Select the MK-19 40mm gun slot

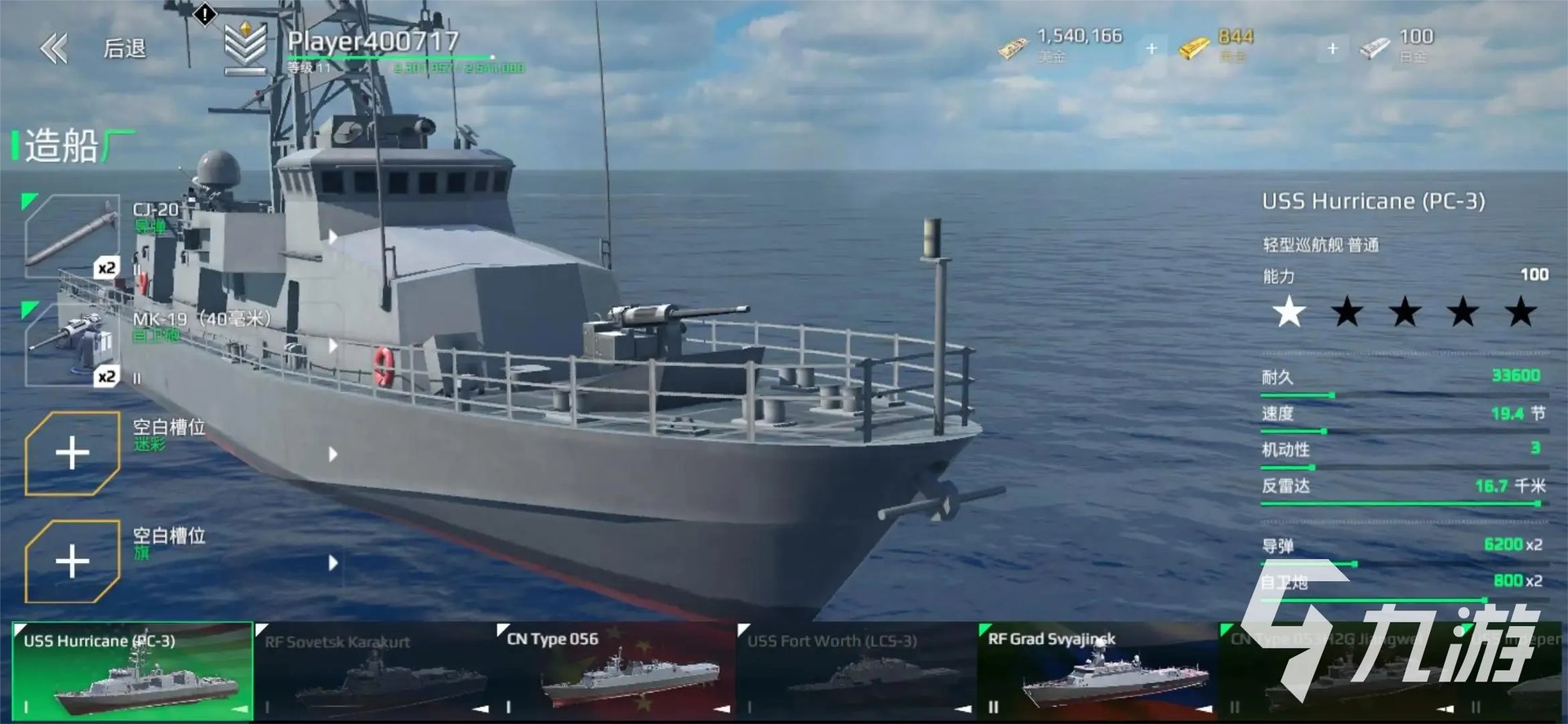coord(73,345)
